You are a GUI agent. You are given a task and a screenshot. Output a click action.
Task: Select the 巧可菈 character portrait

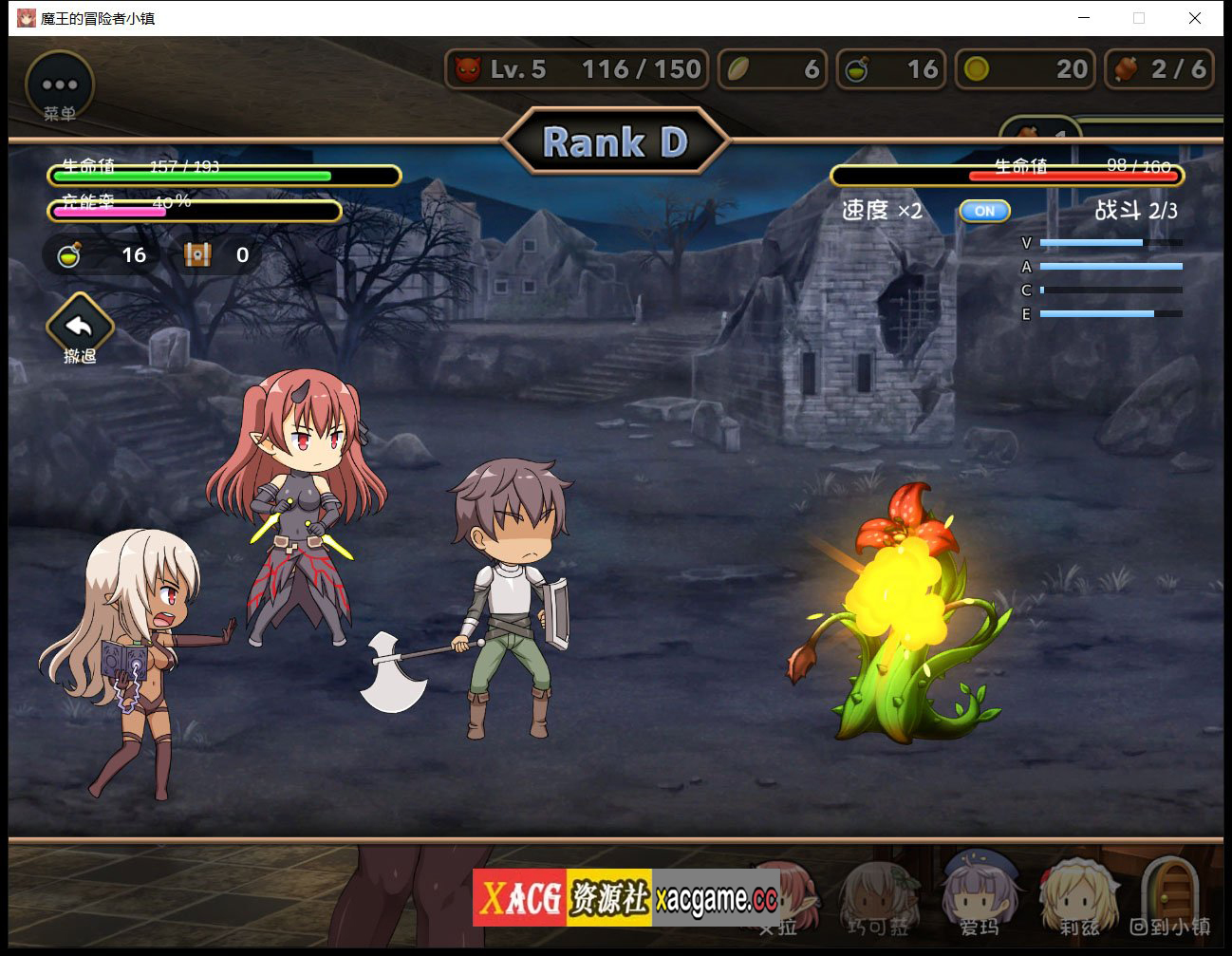[877, 898]
